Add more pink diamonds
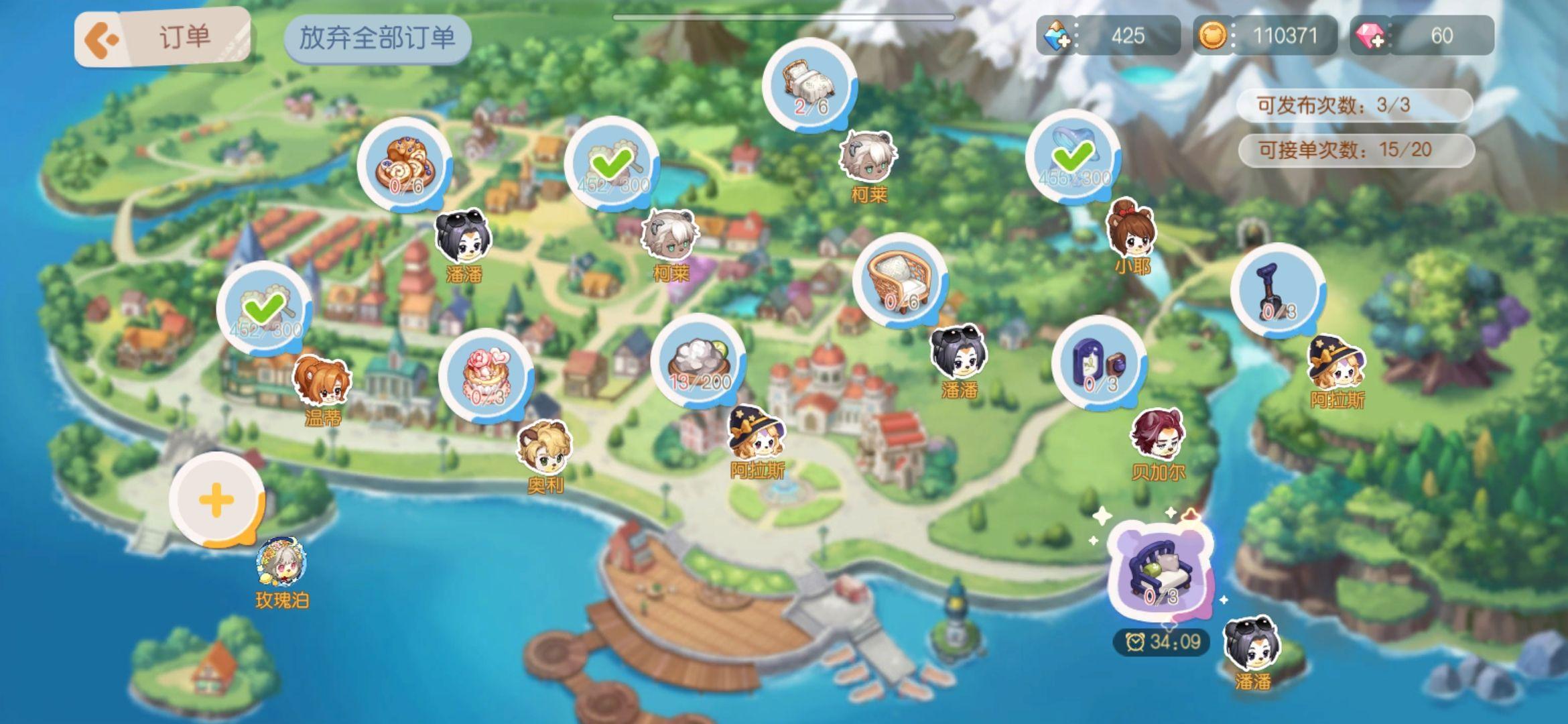 click(x=1370, y=36)
